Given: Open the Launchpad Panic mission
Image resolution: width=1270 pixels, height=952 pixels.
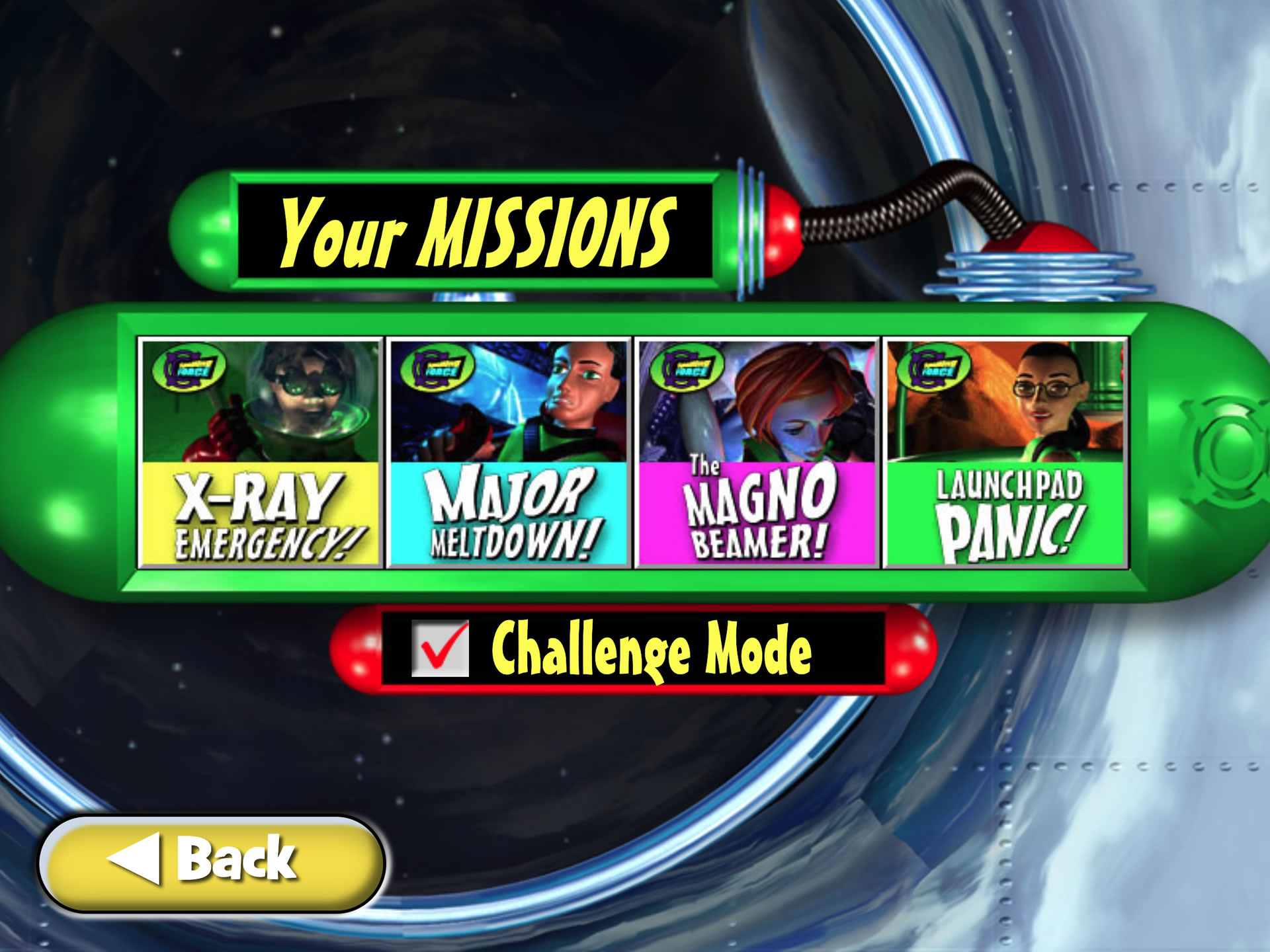Looking at the screenshot, I should [x=1005, y=452].
